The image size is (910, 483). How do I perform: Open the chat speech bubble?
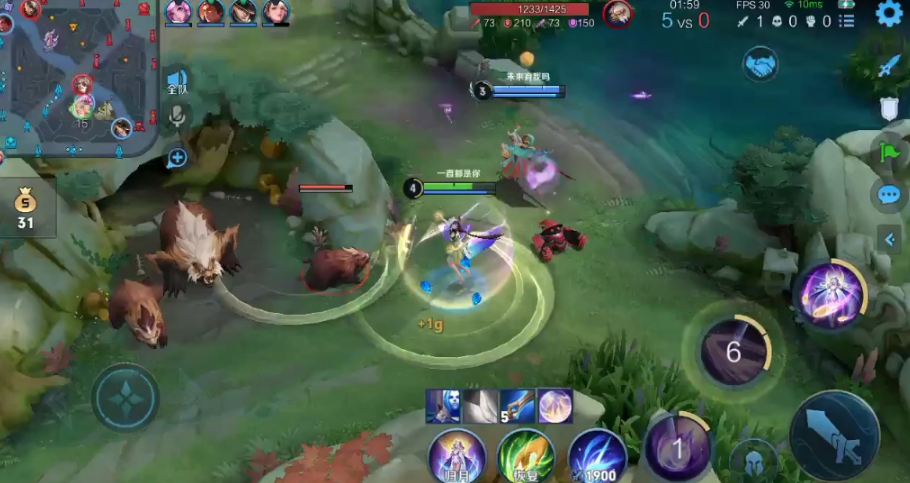click(x=889, y=195)
